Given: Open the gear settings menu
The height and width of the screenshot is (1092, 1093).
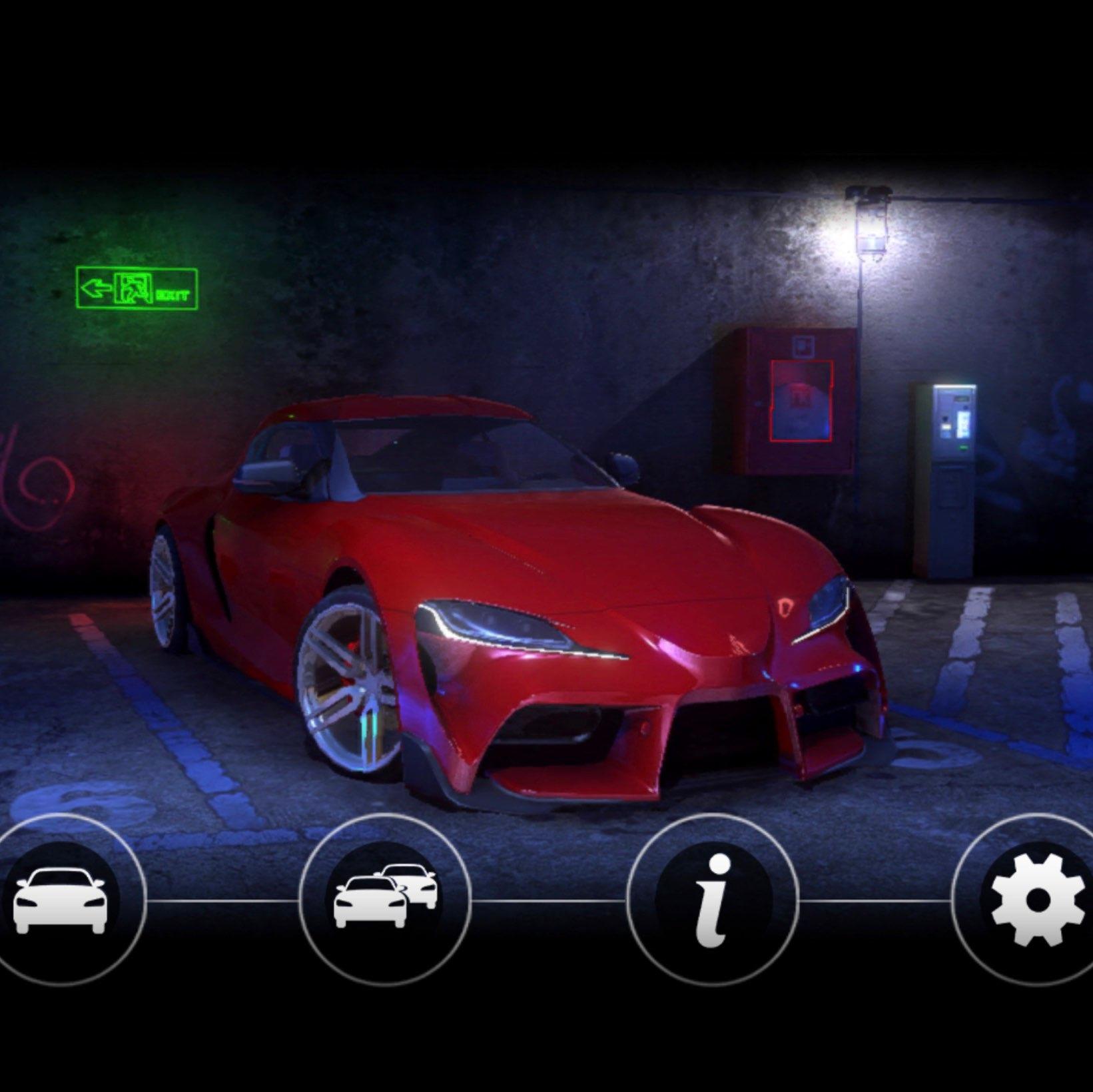Looking at the screenshot, I should 1036,899.
